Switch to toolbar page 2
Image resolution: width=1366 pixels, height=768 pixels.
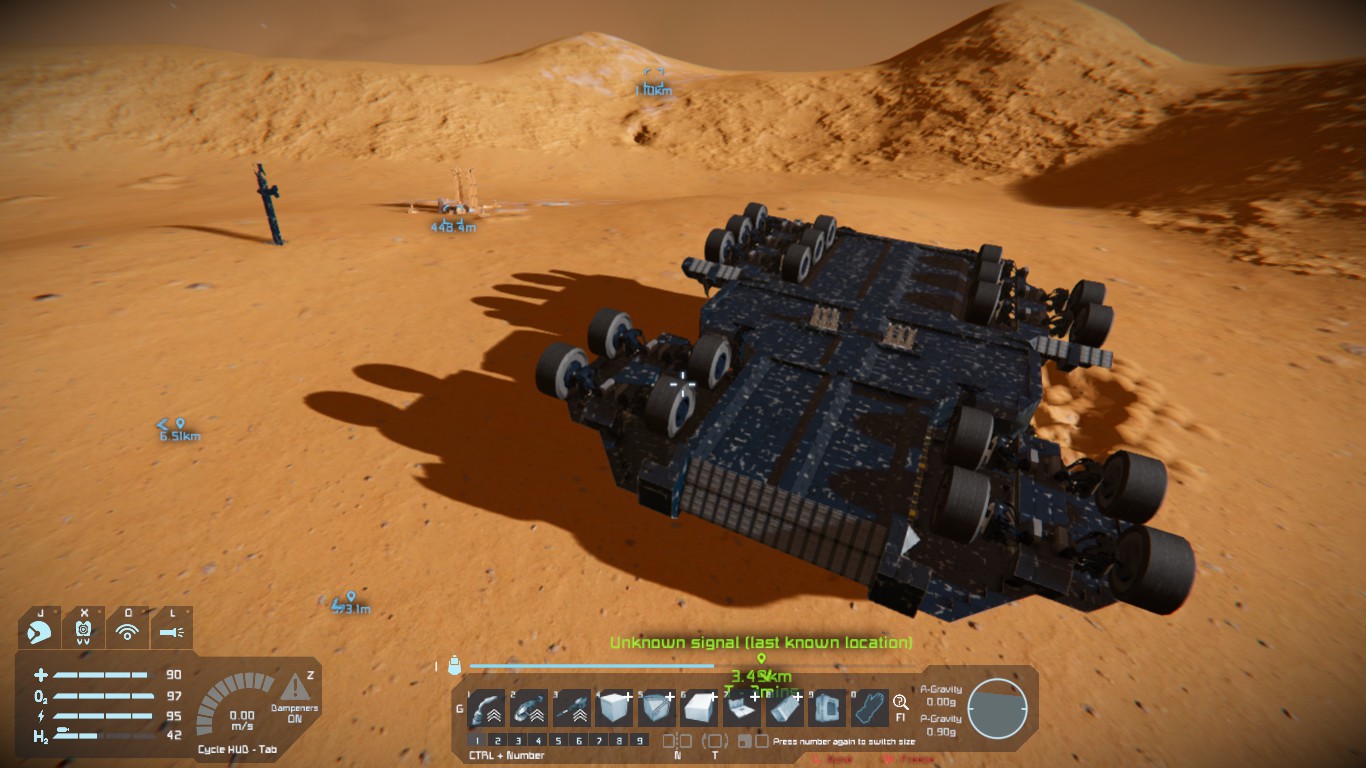498,741
